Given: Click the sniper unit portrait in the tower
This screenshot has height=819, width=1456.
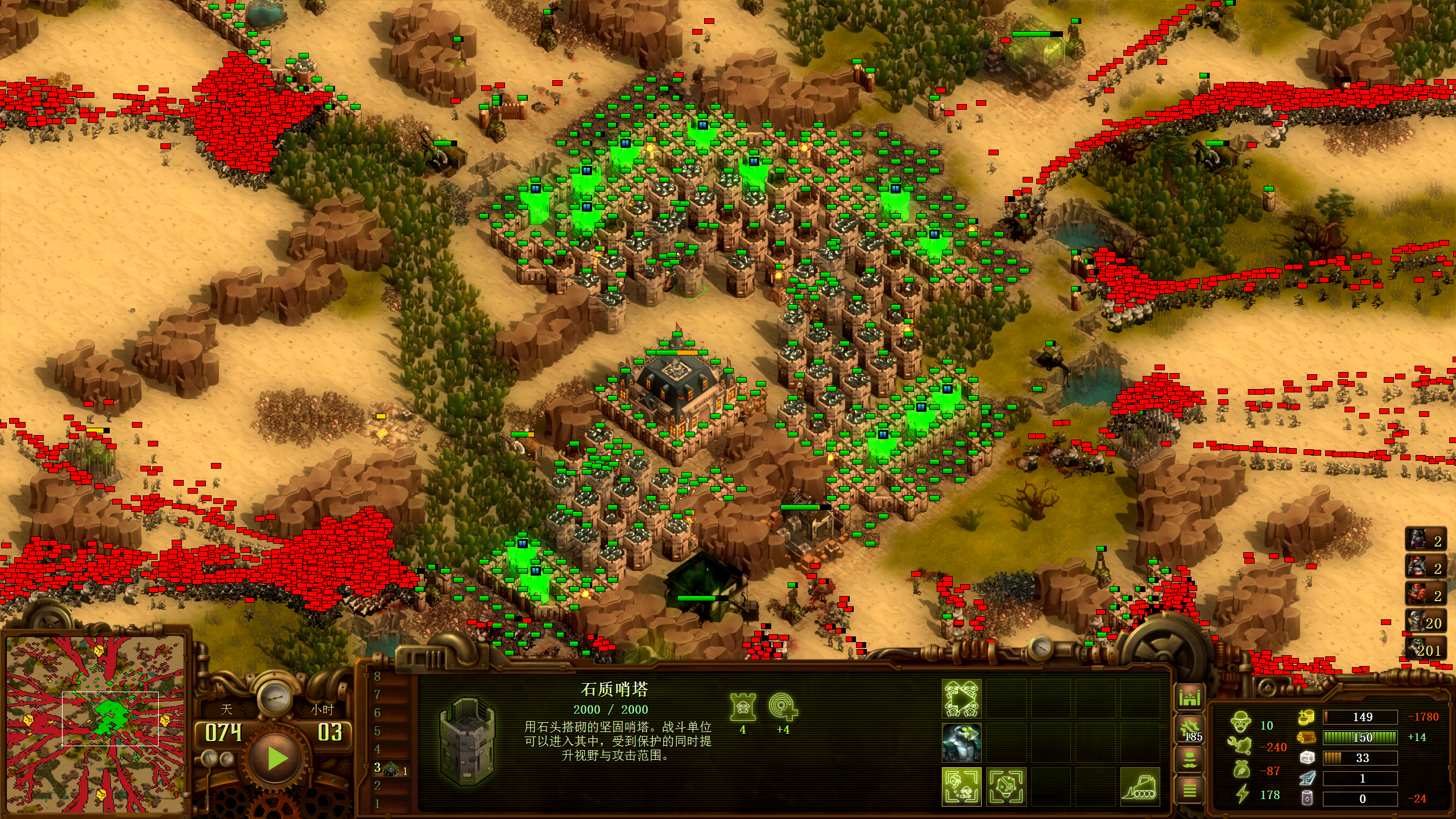Looking at the screenshot, I should (961, 743).
